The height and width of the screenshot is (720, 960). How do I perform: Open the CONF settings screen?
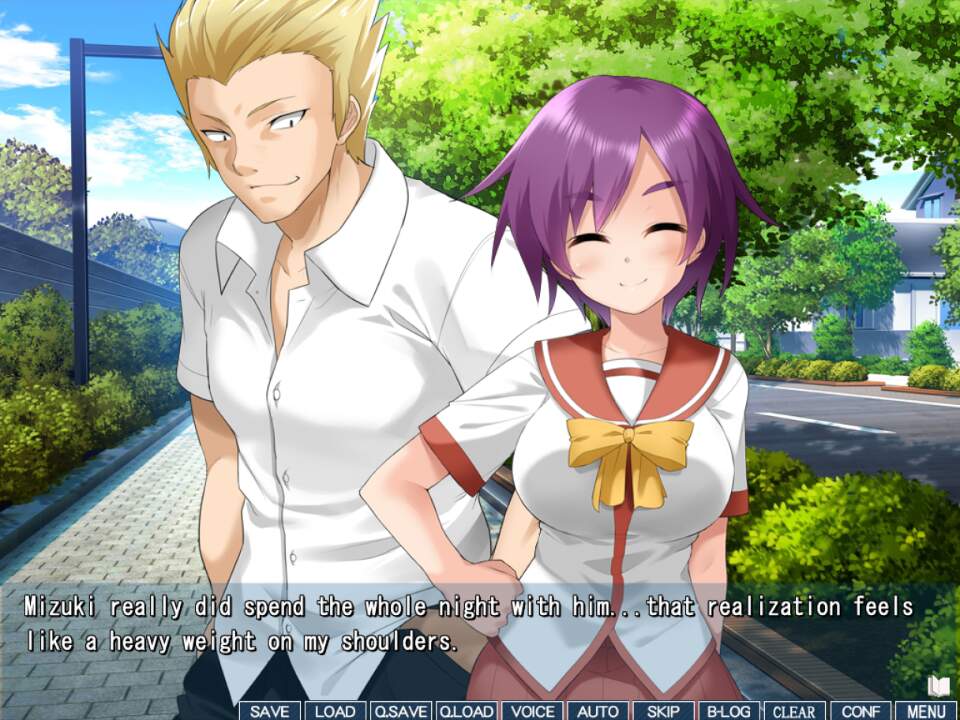coord(860,711)
